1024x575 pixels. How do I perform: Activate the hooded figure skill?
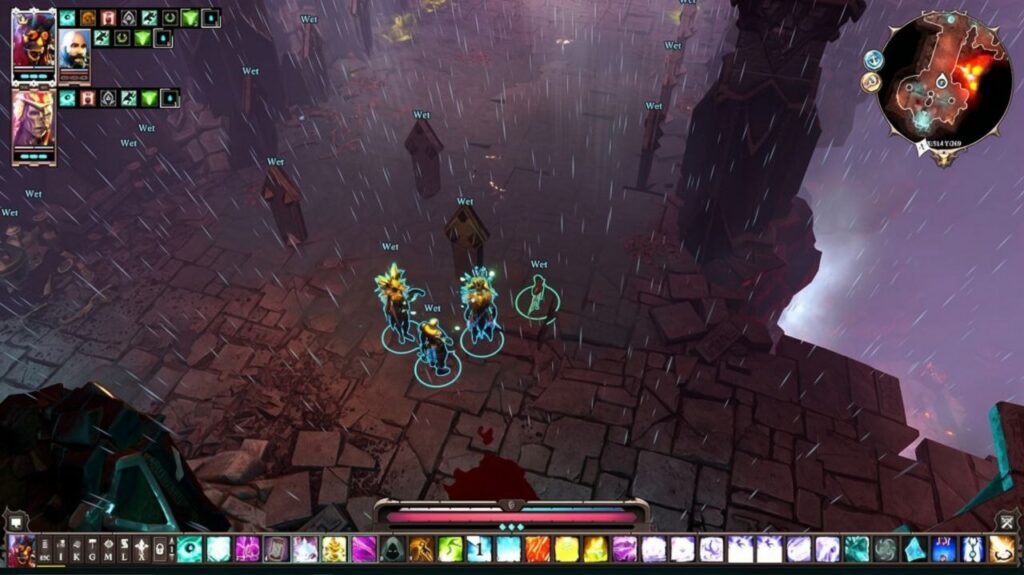coord(393,549)
